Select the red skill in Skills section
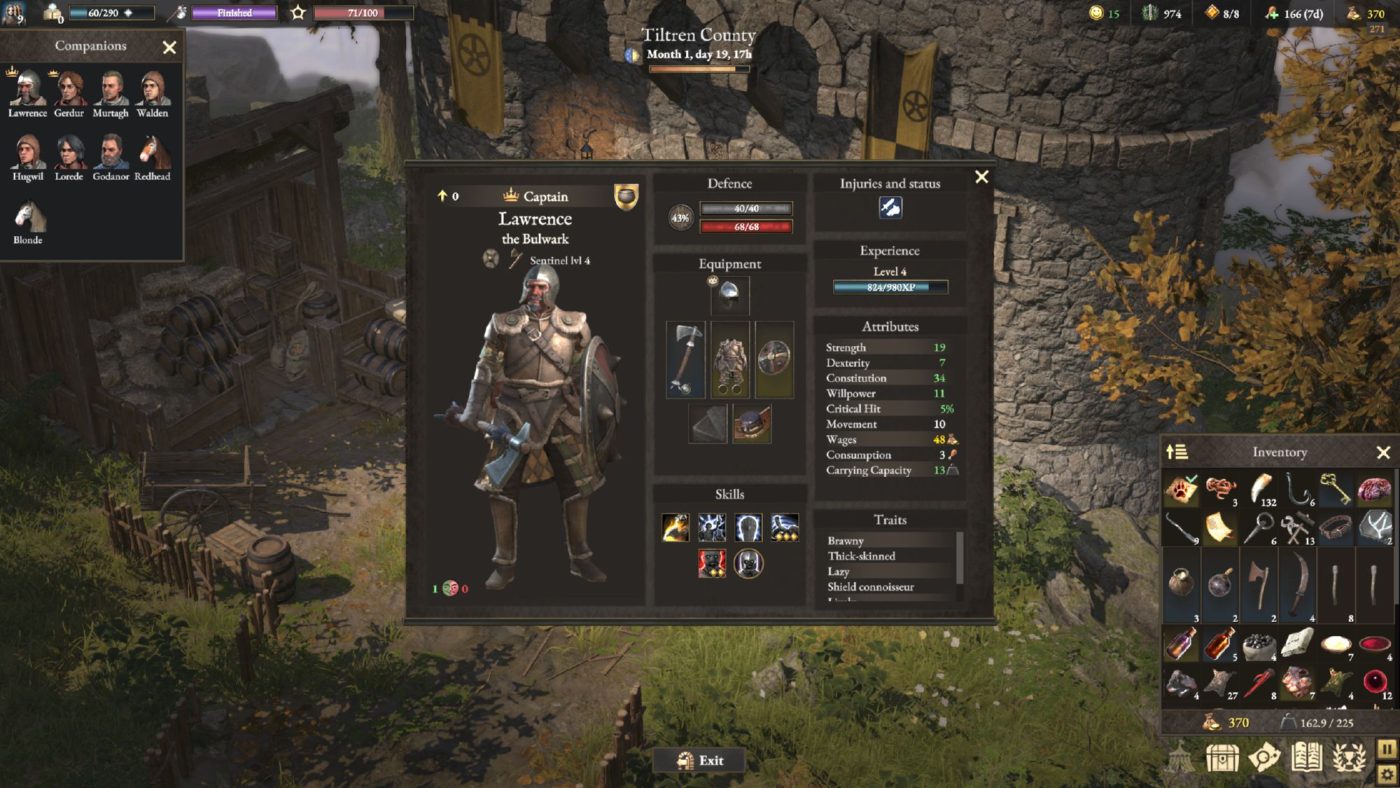This screenshot has height=788, width=1400. (x=712, y=563)
